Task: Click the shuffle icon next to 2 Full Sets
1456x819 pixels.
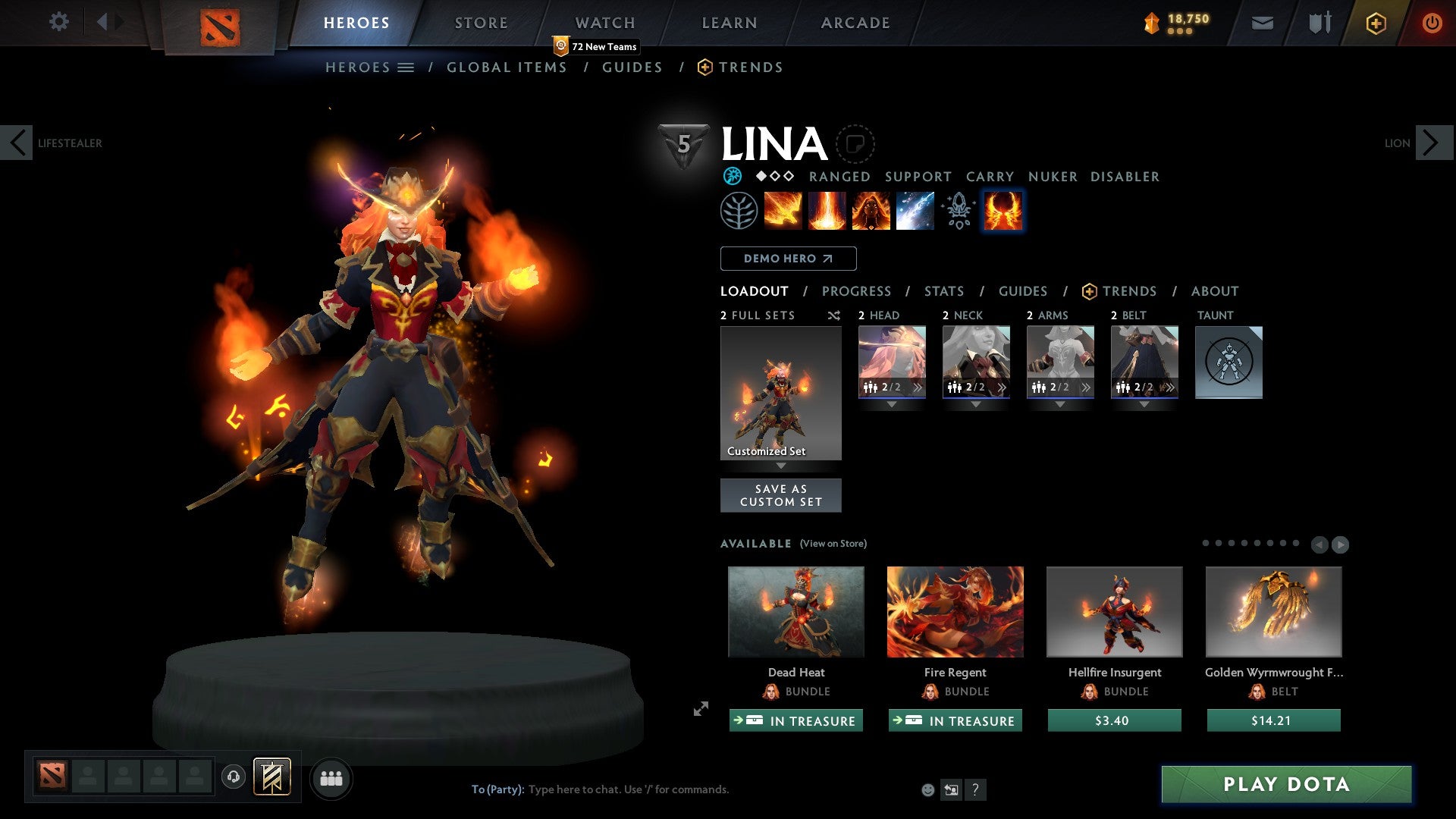Action: [833, 315]
